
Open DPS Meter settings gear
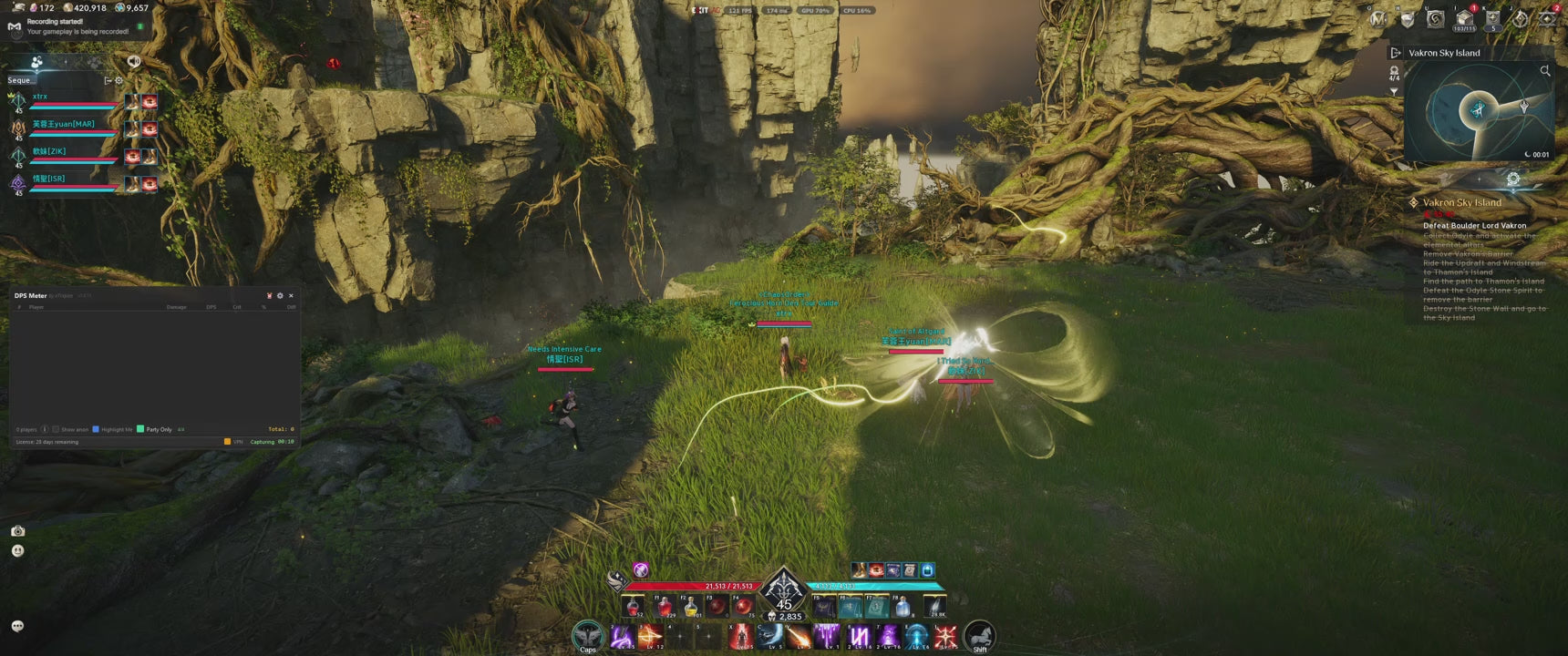(280, 296)
